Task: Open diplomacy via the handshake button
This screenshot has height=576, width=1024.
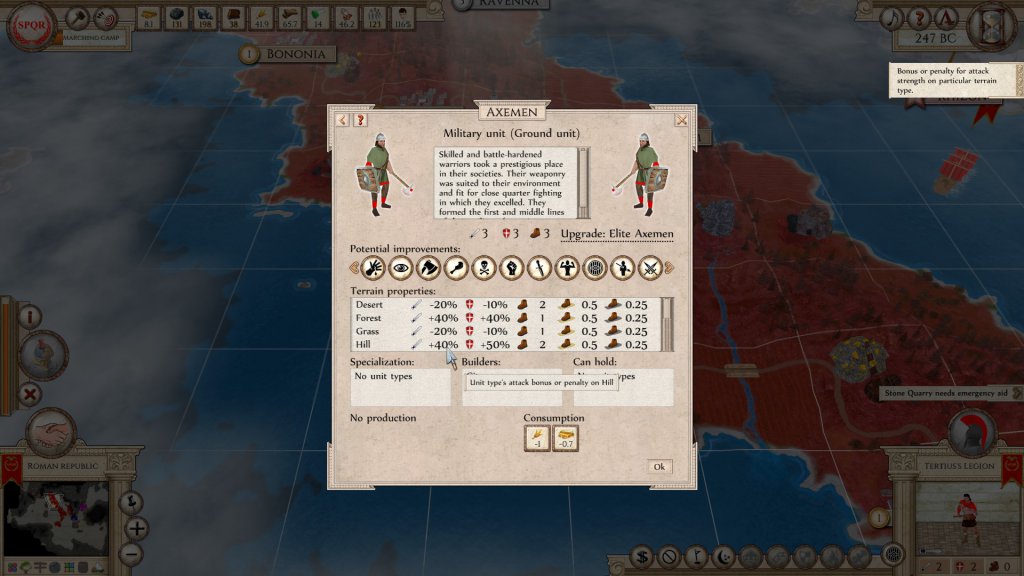Action: point(50,434)
